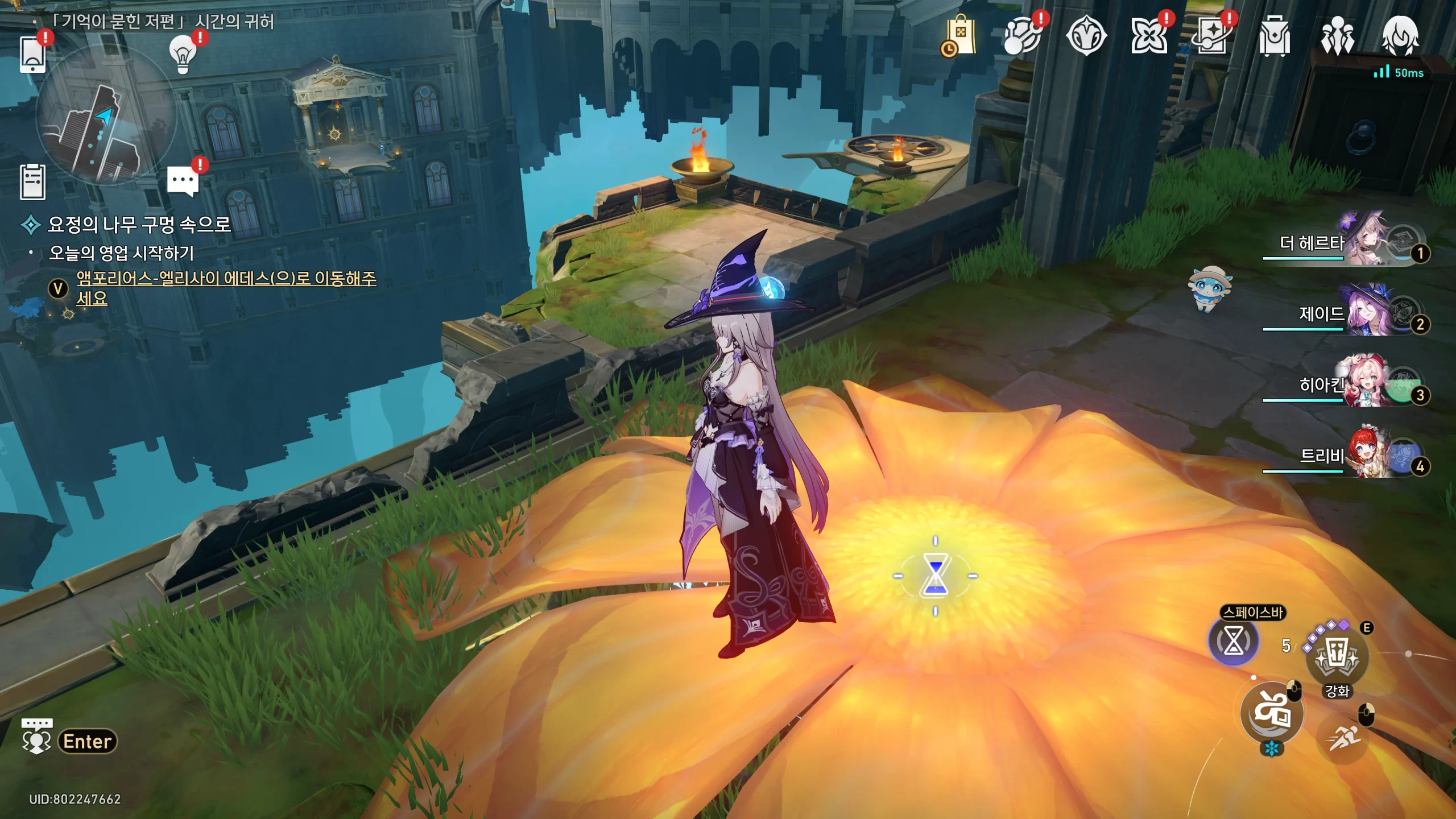The height and width of the screenshot is (819, 1456).
Task: Open the phone menu icon
Action: 32,54
